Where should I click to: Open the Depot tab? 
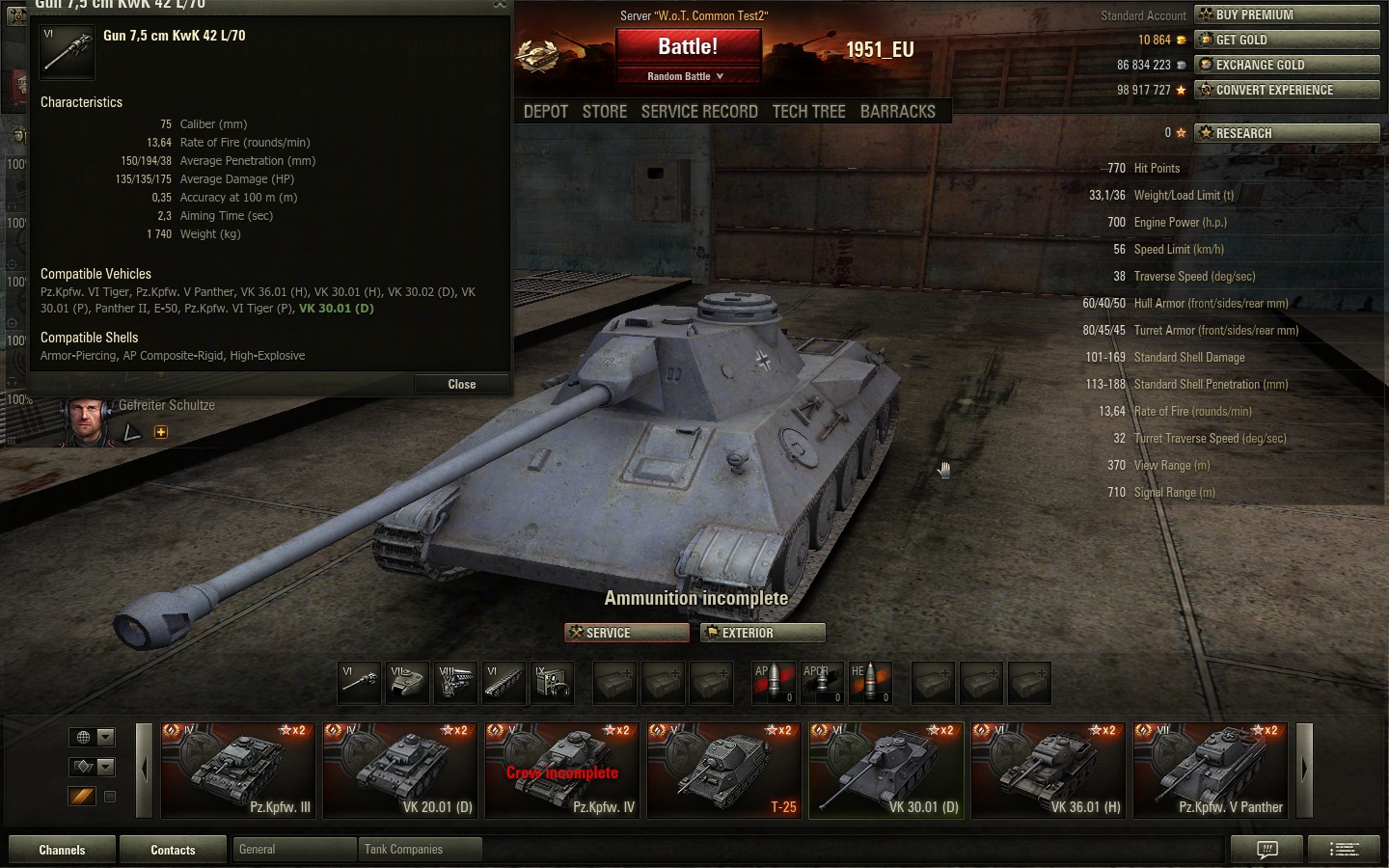546,112
